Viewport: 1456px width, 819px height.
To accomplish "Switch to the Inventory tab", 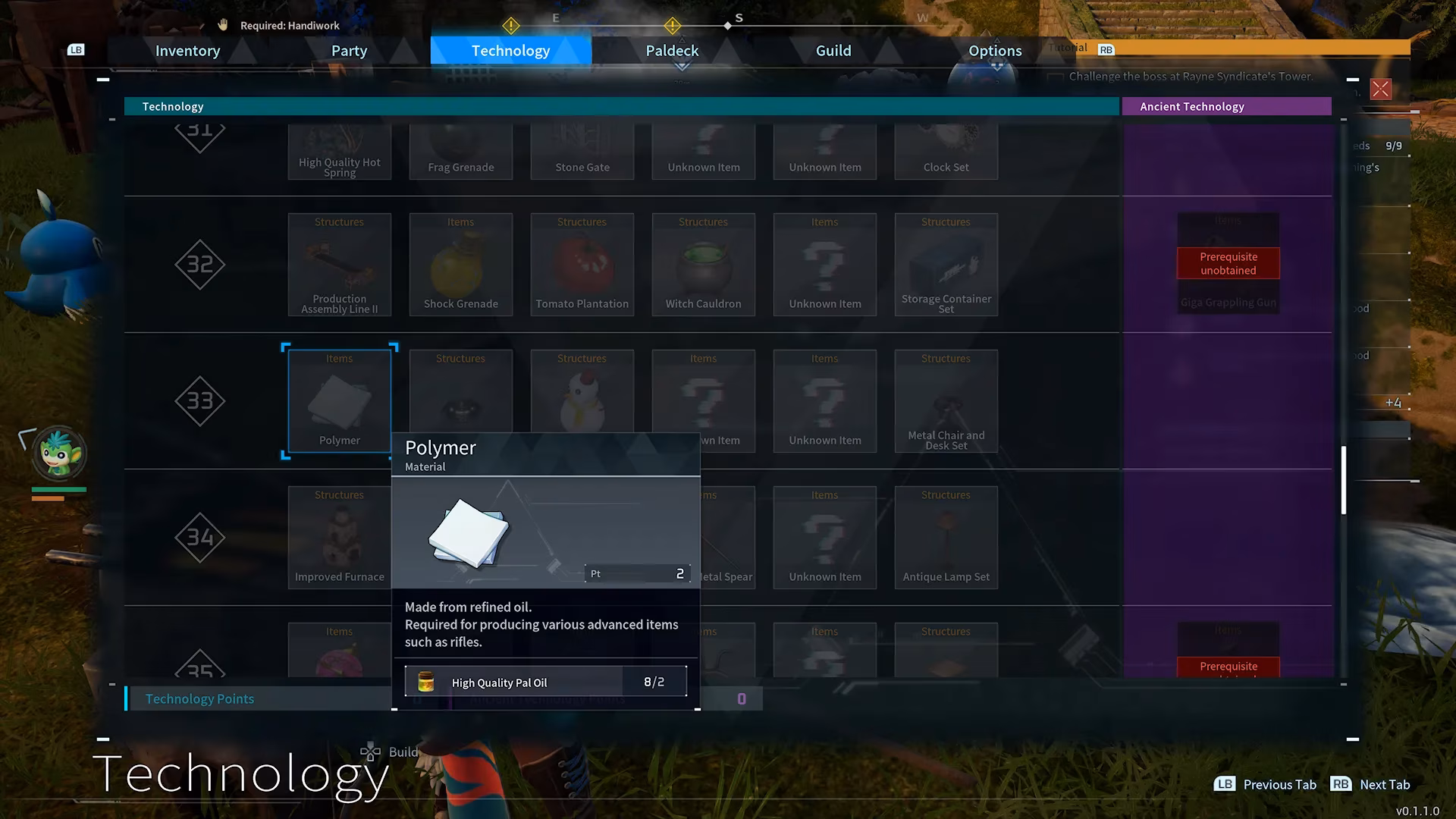I will click(x=187, y=51).
